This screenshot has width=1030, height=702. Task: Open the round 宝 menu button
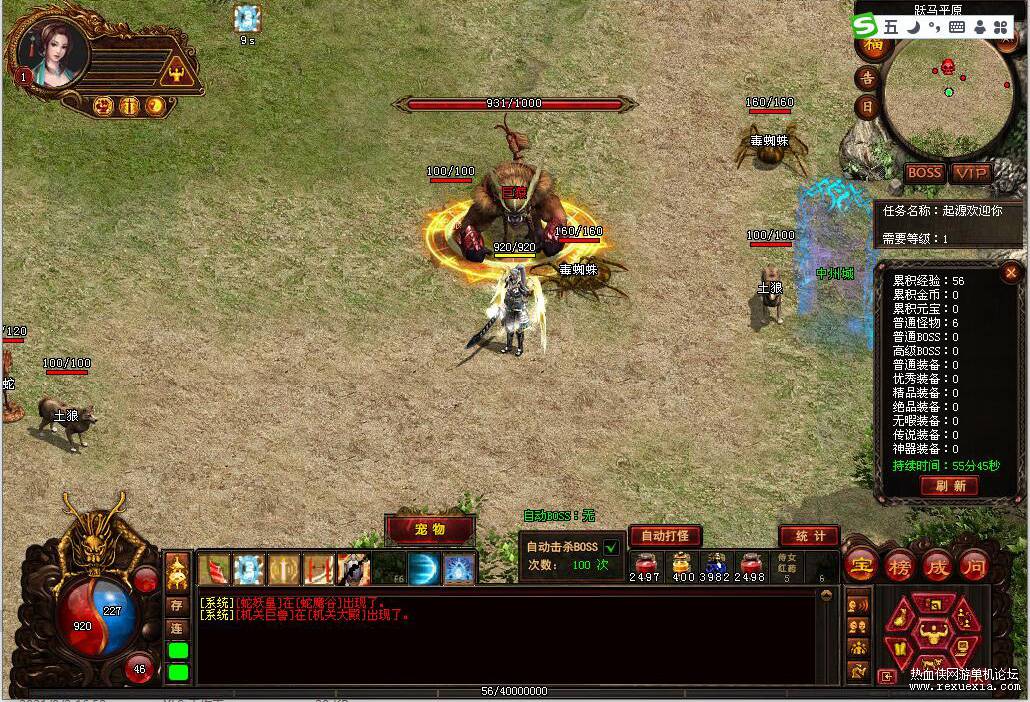[861, 565]
